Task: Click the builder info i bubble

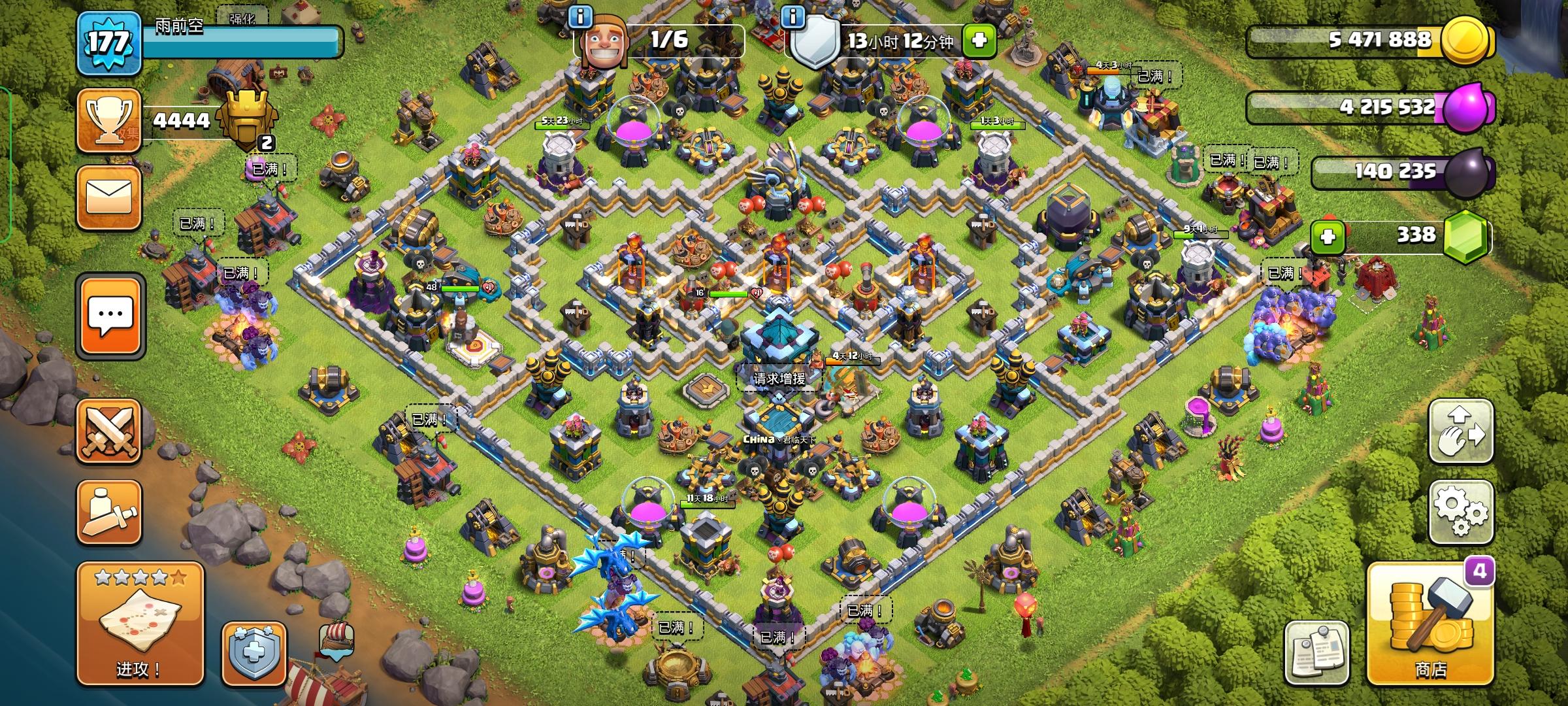Action: click(580, 18)
